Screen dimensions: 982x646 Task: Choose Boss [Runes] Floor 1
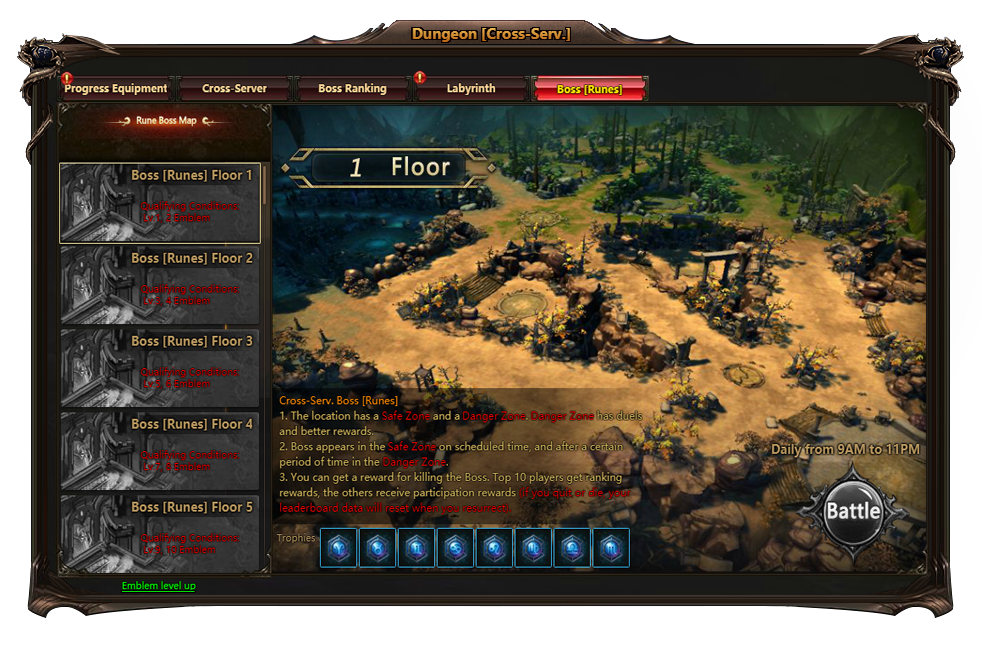click(x=160, y=203)
